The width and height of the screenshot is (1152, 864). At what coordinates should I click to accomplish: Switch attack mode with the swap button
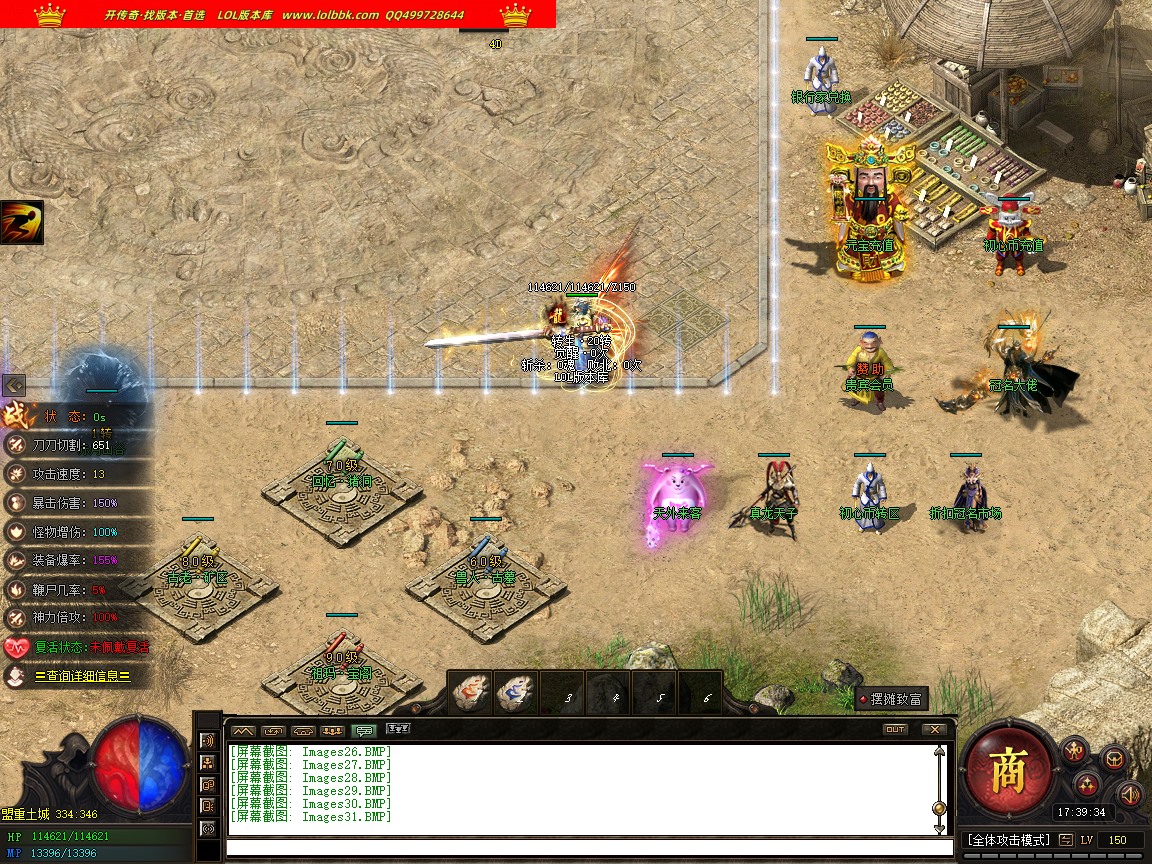[1067, 840]
